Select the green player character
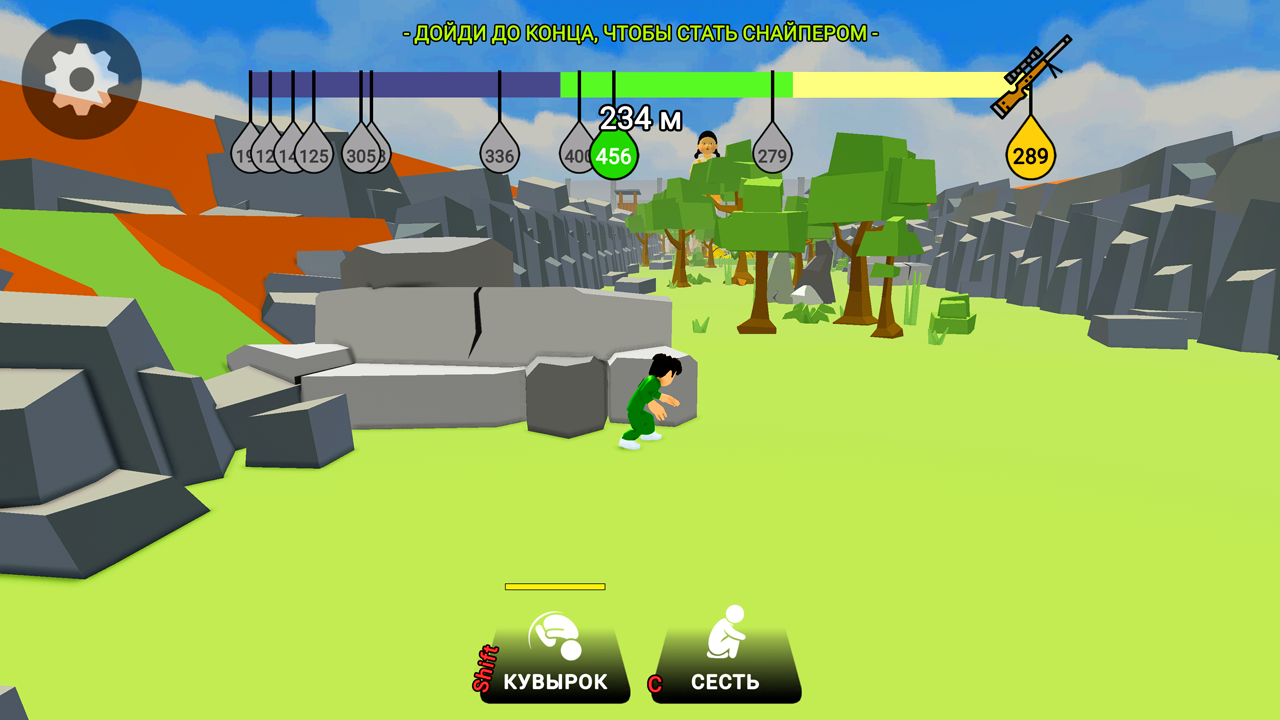The width and height of the screenshot is (1280, 720). point(650,400)
